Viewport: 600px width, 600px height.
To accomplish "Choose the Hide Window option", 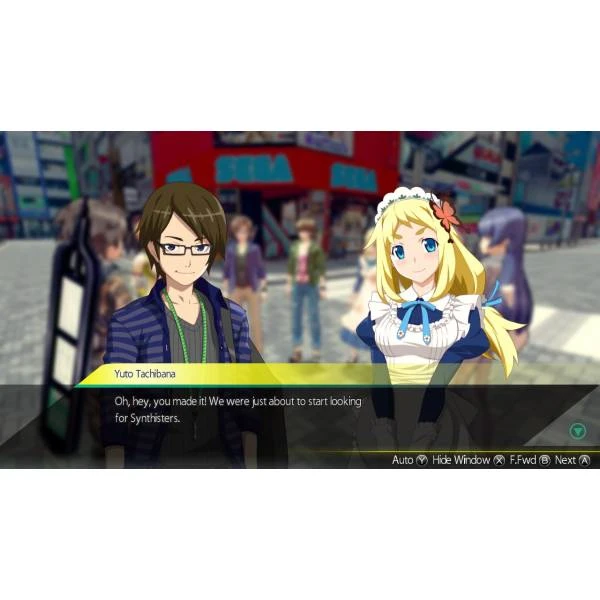I will coord(467,460).
